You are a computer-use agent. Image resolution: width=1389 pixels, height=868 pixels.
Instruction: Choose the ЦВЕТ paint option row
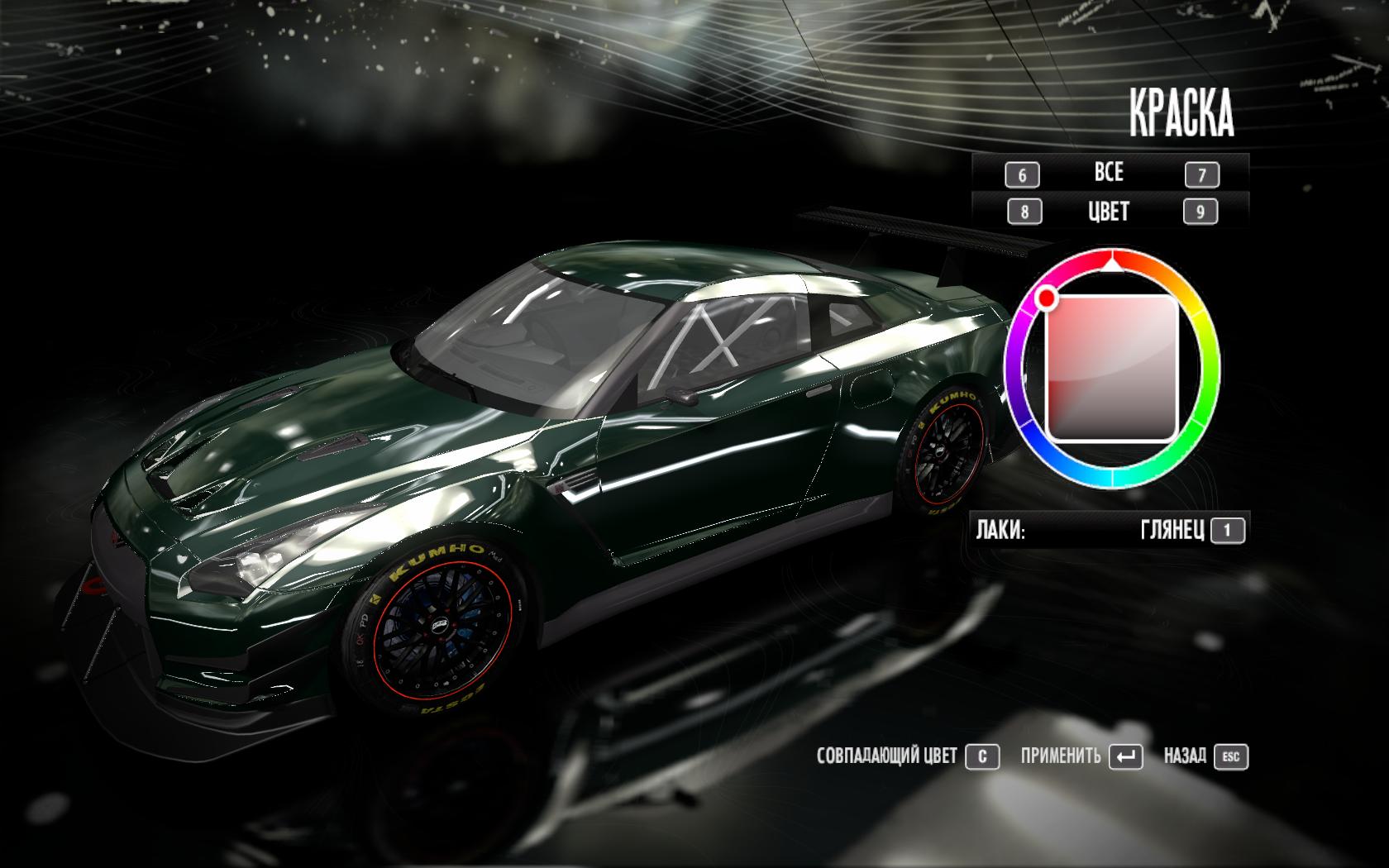1109,212
